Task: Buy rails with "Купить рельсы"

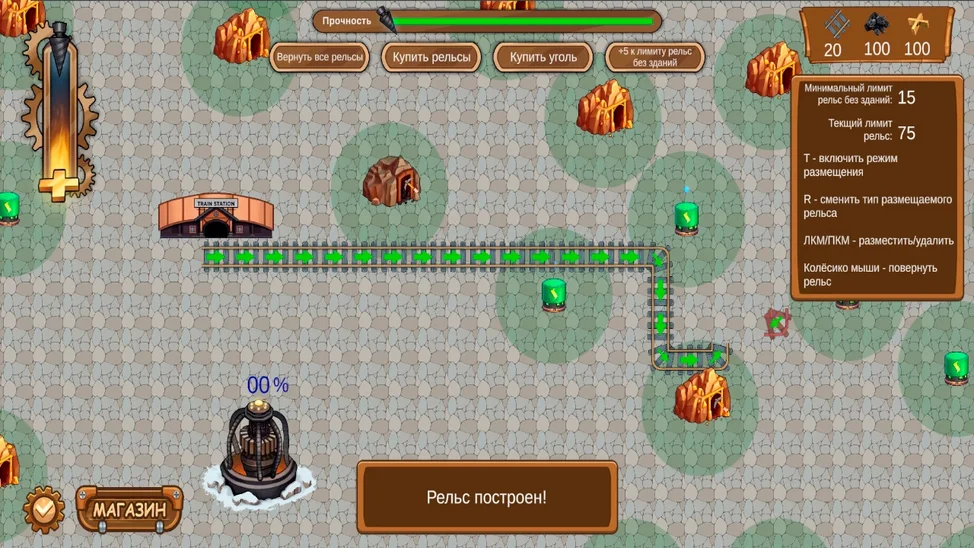Action: coord(431,57)
